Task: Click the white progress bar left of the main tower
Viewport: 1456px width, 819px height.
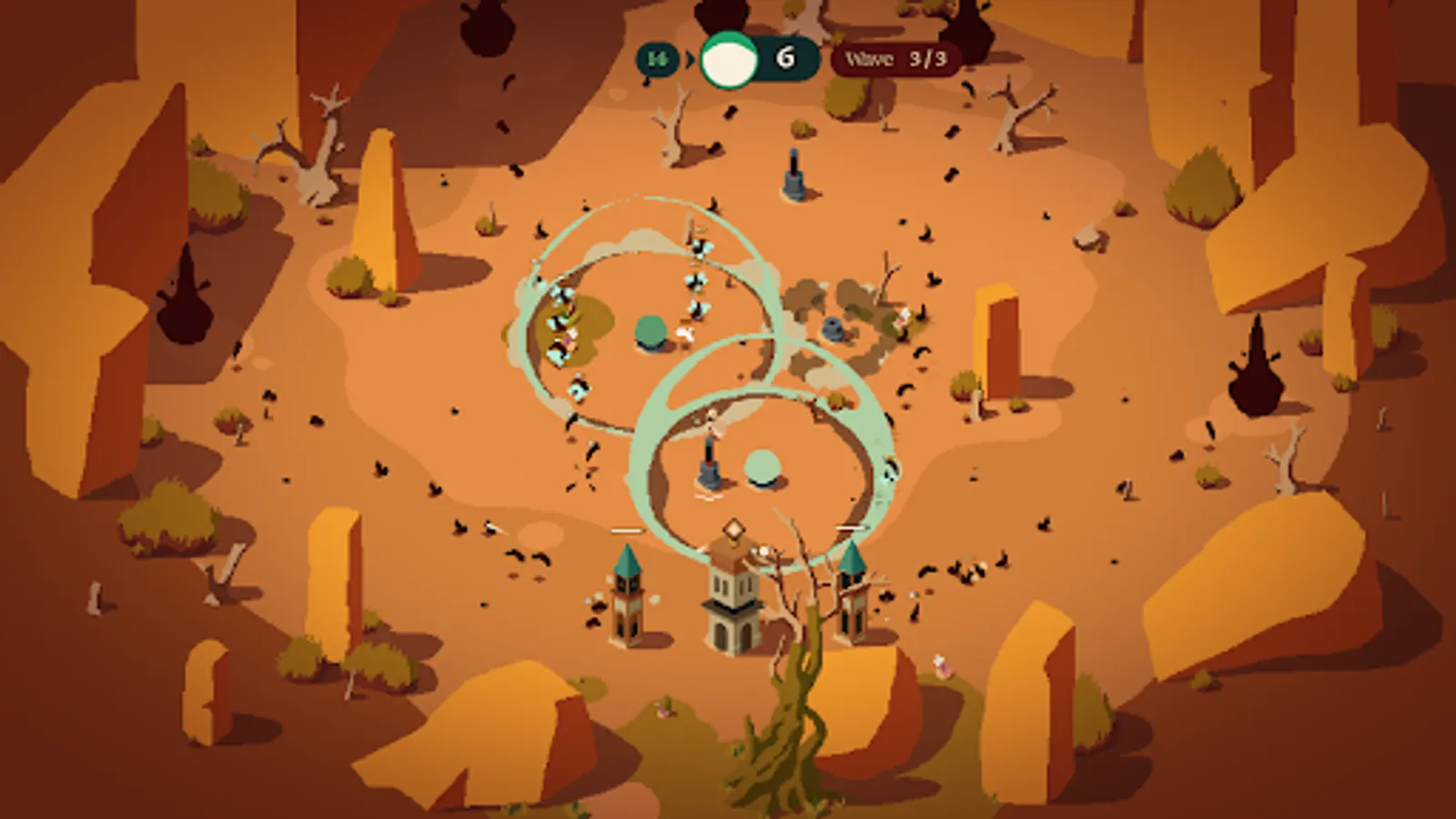Action: point(626,531)
